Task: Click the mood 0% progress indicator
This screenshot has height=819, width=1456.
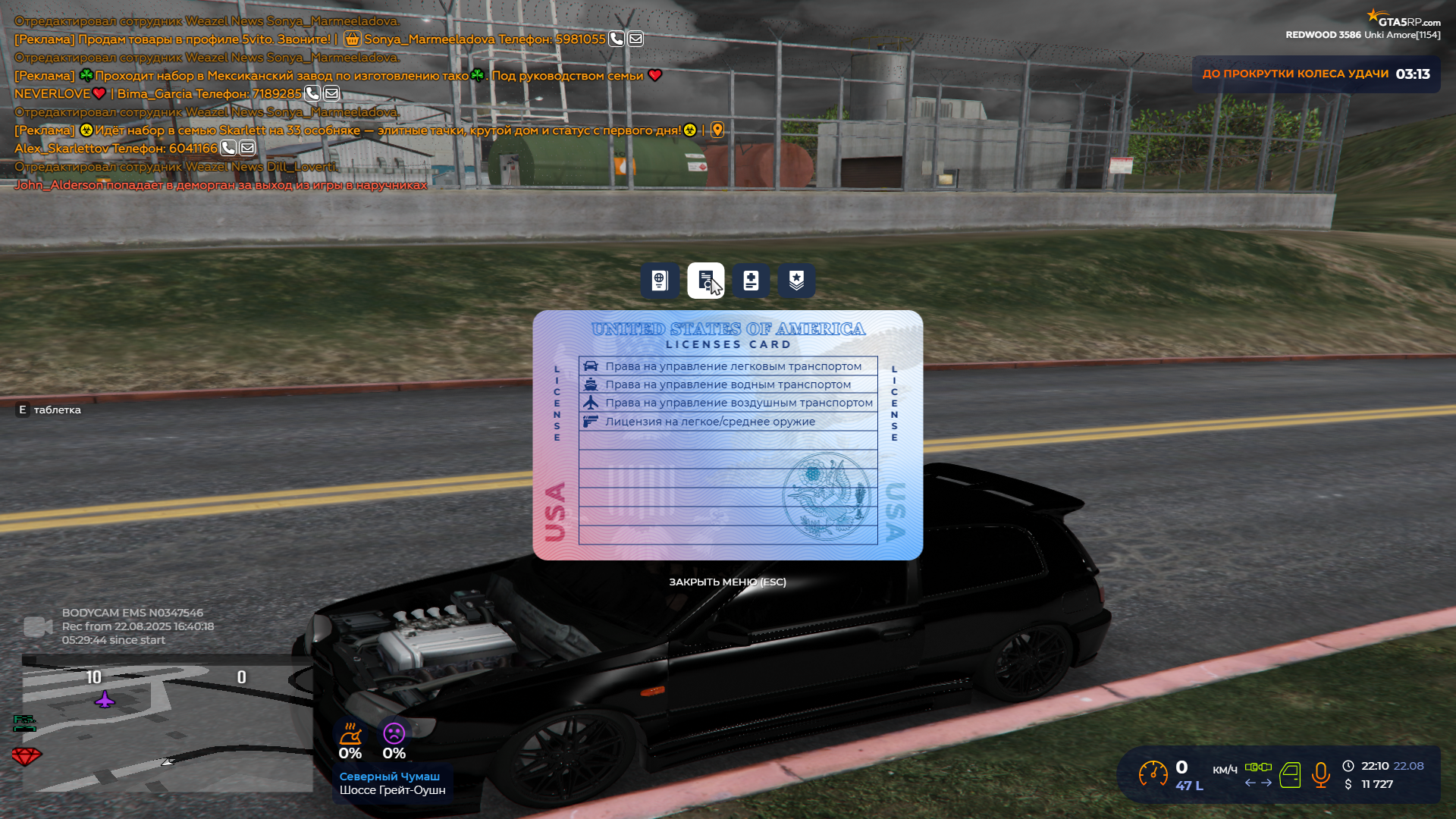Action: [x=395, y=743]
